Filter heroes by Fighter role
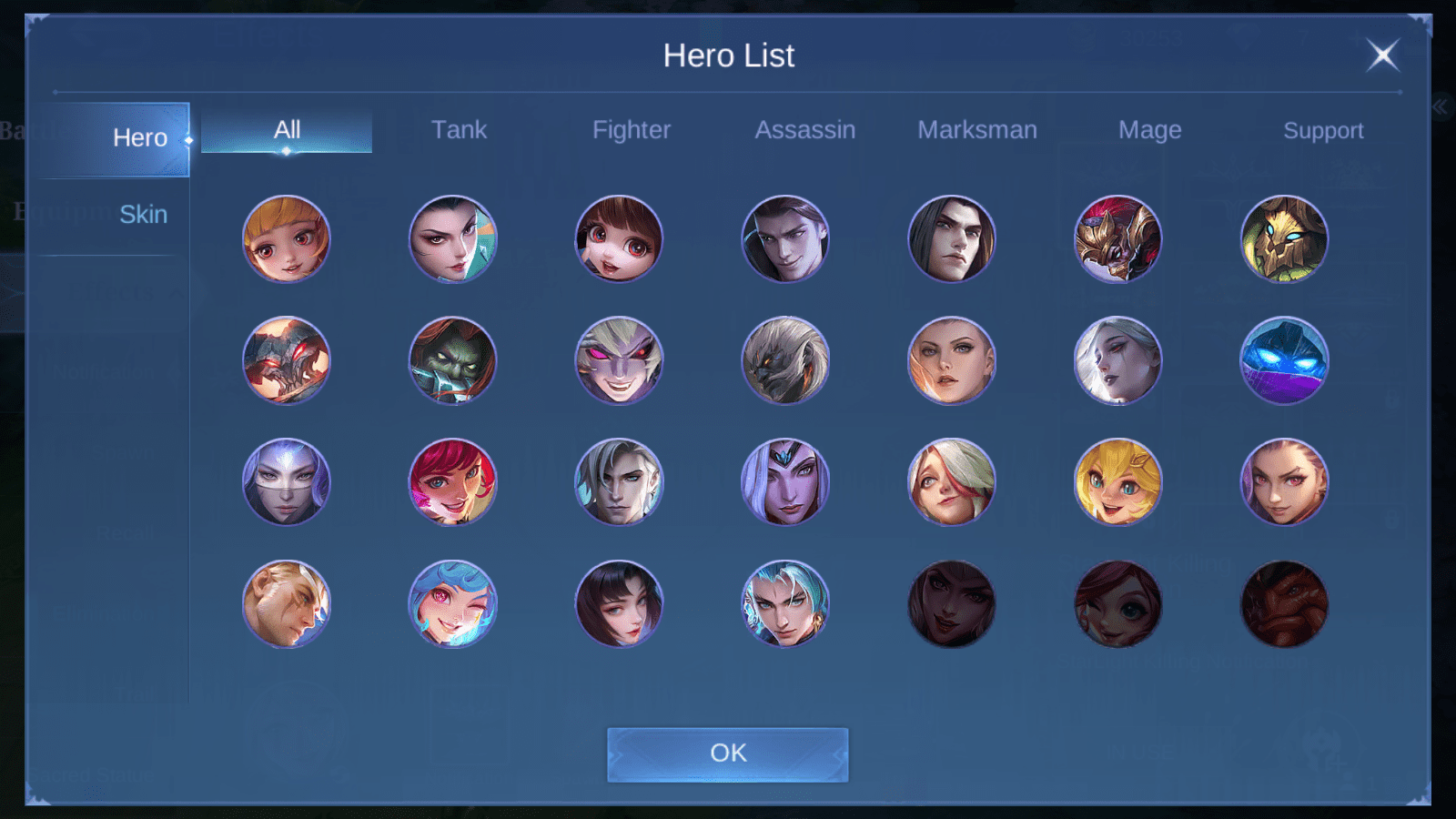This screenshot has height=819, width=1456. tap(632, 130)
